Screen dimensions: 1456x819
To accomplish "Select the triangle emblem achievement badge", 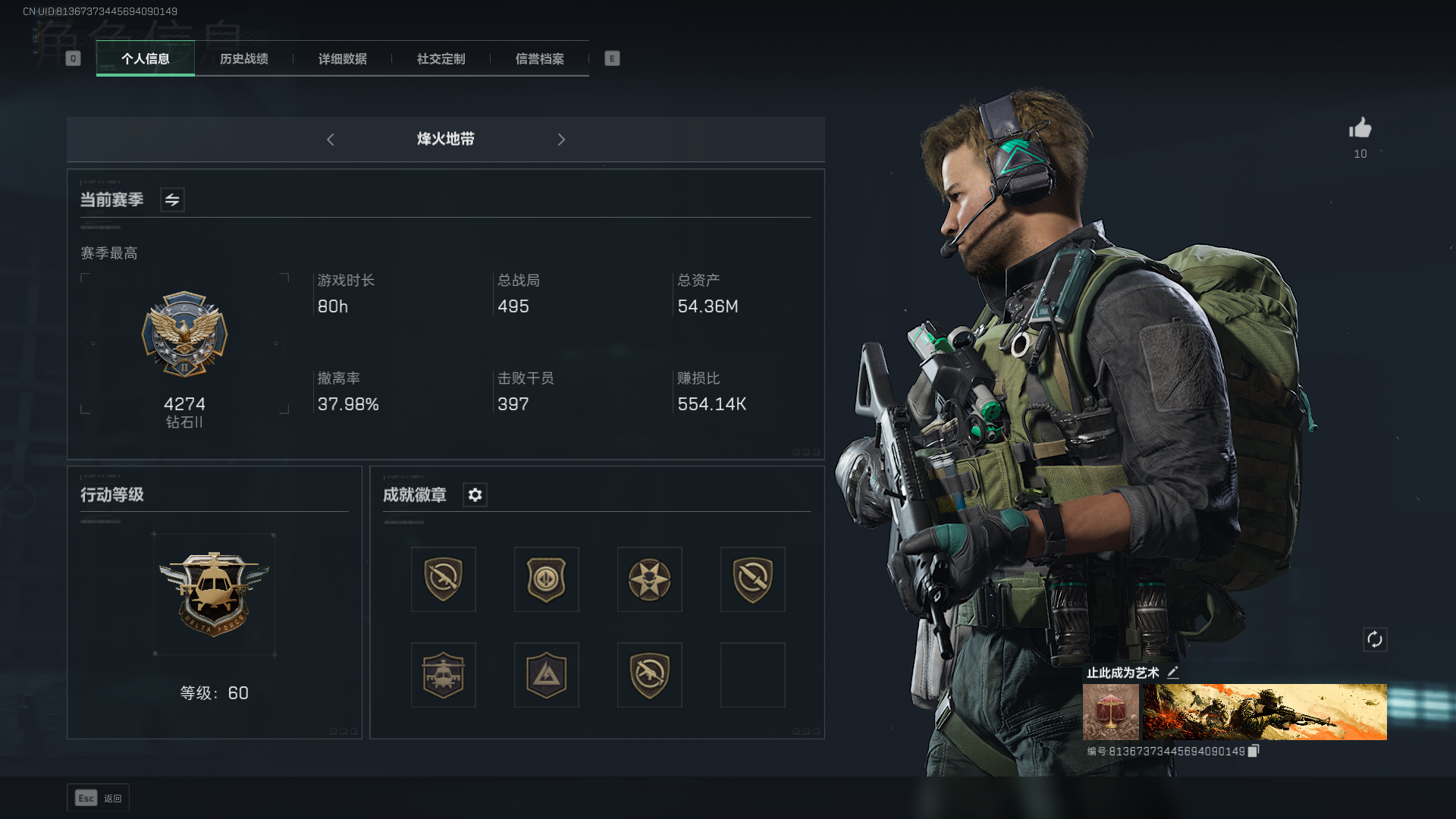I will point(547,675).
